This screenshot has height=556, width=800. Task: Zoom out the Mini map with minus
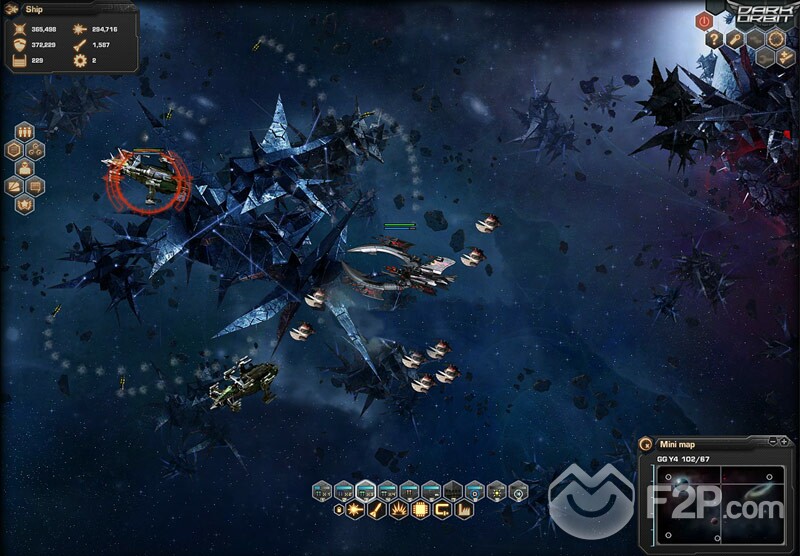pyautogui.click(x=774, y=441)
